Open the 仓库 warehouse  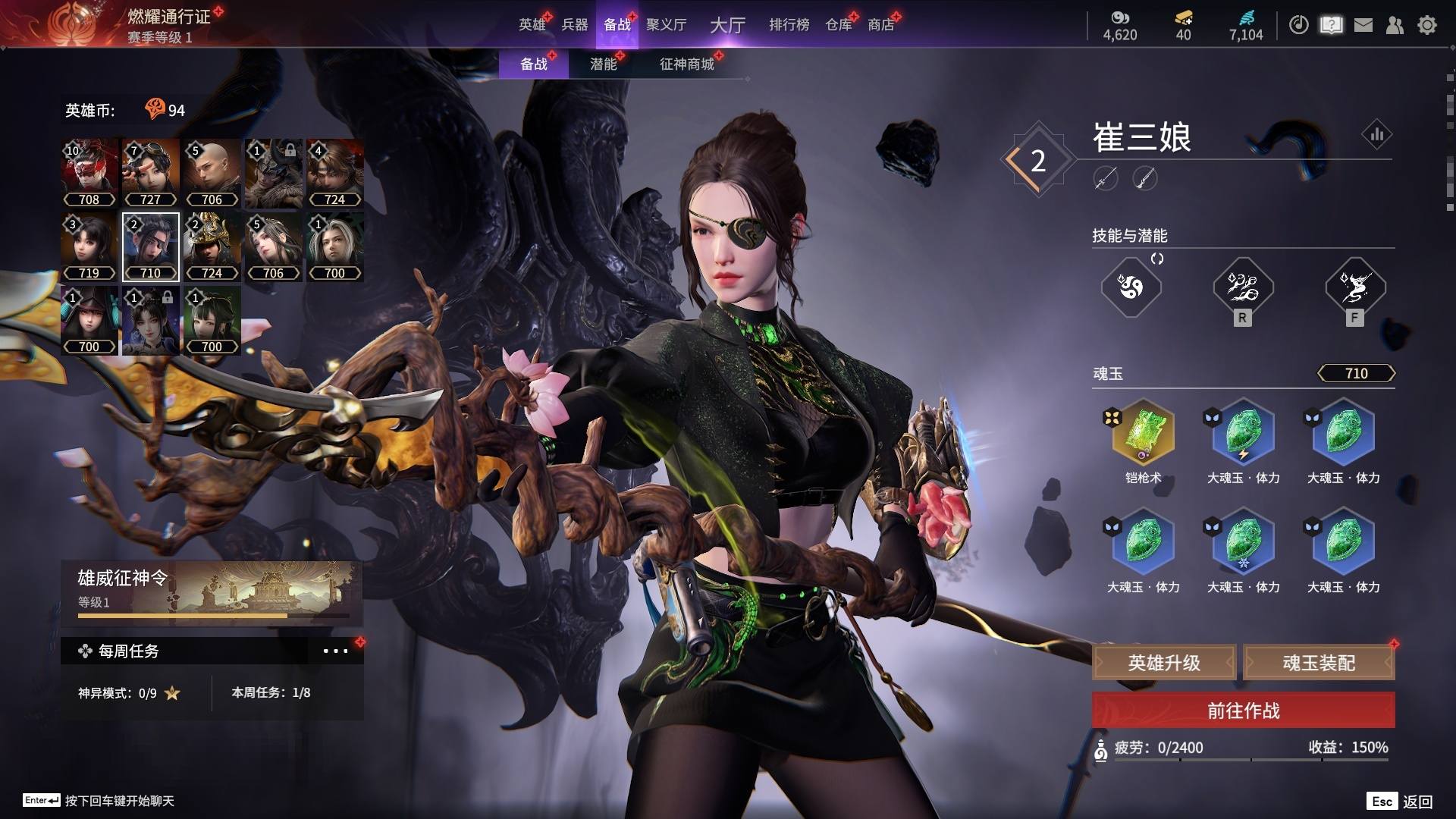[x=839, y=24]
